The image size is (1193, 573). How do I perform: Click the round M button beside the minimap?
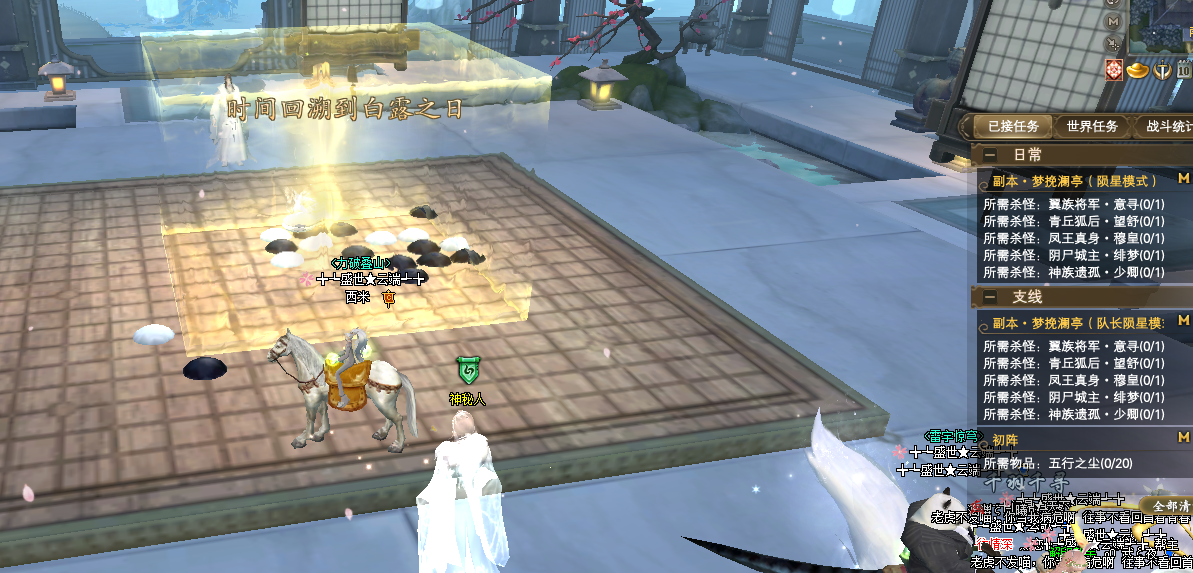pos(1113,21)
